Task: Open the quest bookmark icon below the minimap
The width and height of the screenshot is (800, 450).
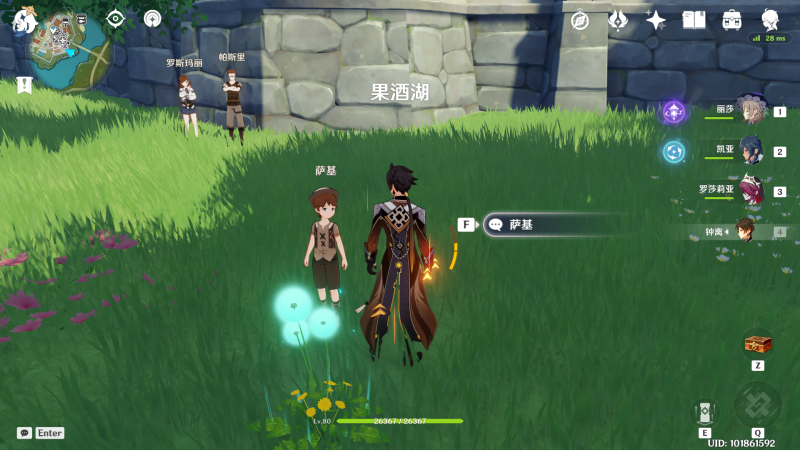Action: pyautogui.click(x=24, y=85)
